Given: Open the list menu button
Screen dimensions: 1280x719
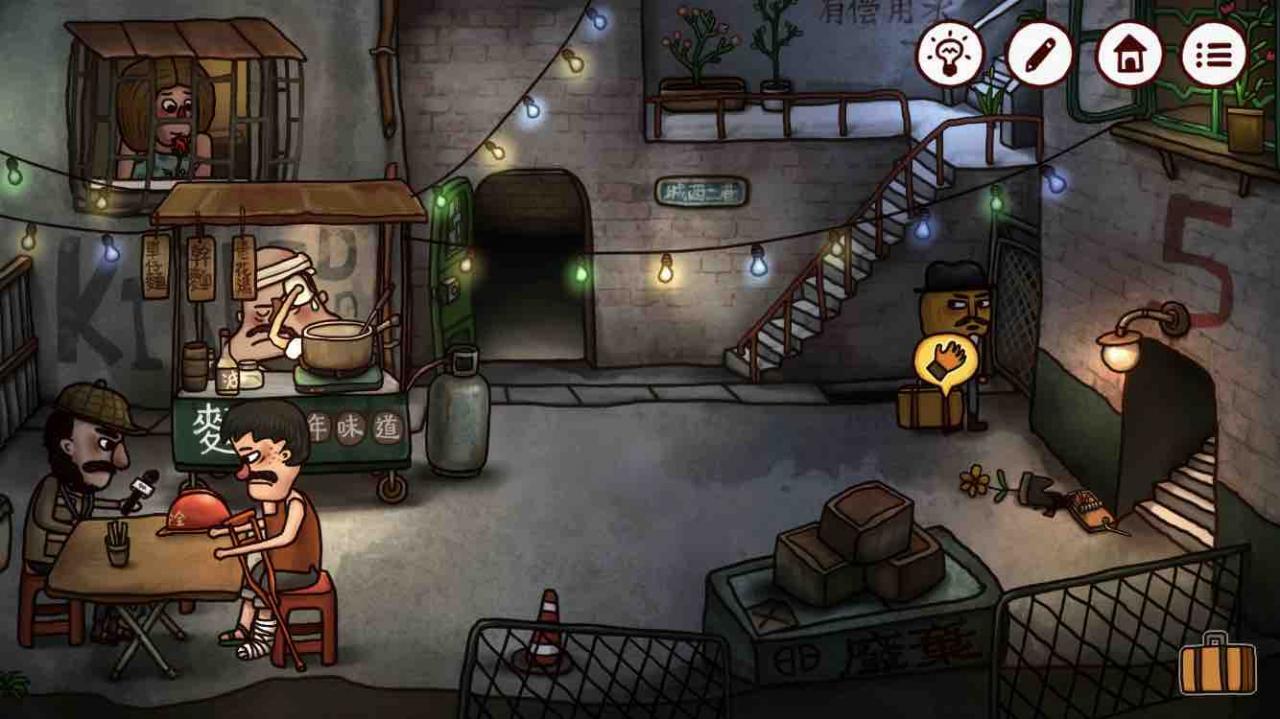Looking at the screenshot, I should point(1214,54).
